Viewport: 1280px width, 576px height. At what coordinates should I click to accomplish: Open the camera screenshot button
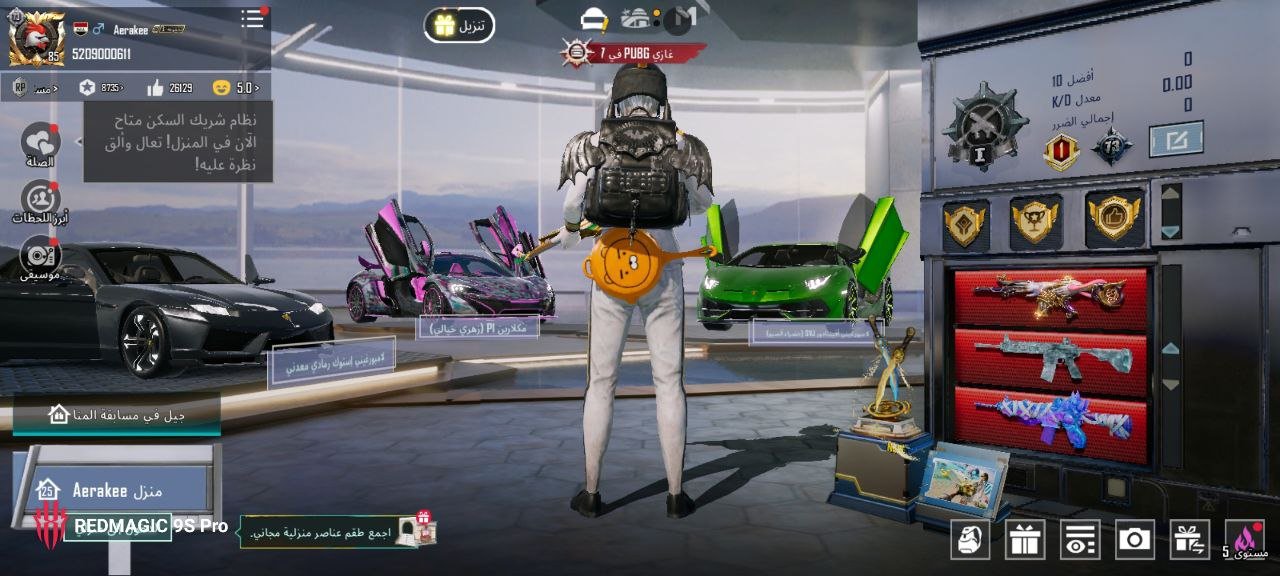tap(1134, 540)
